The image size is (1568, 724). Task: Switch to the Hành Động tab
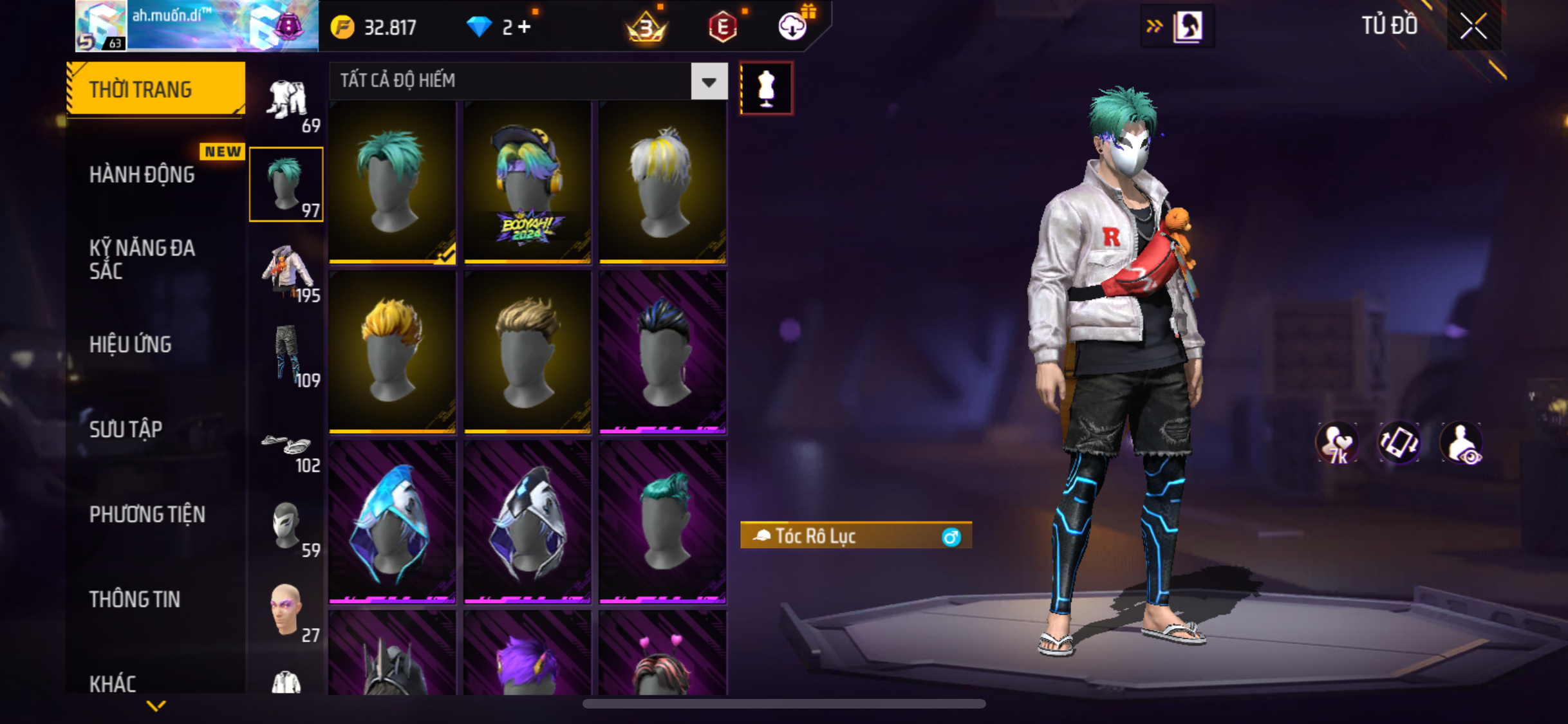(x=142, y=175)
